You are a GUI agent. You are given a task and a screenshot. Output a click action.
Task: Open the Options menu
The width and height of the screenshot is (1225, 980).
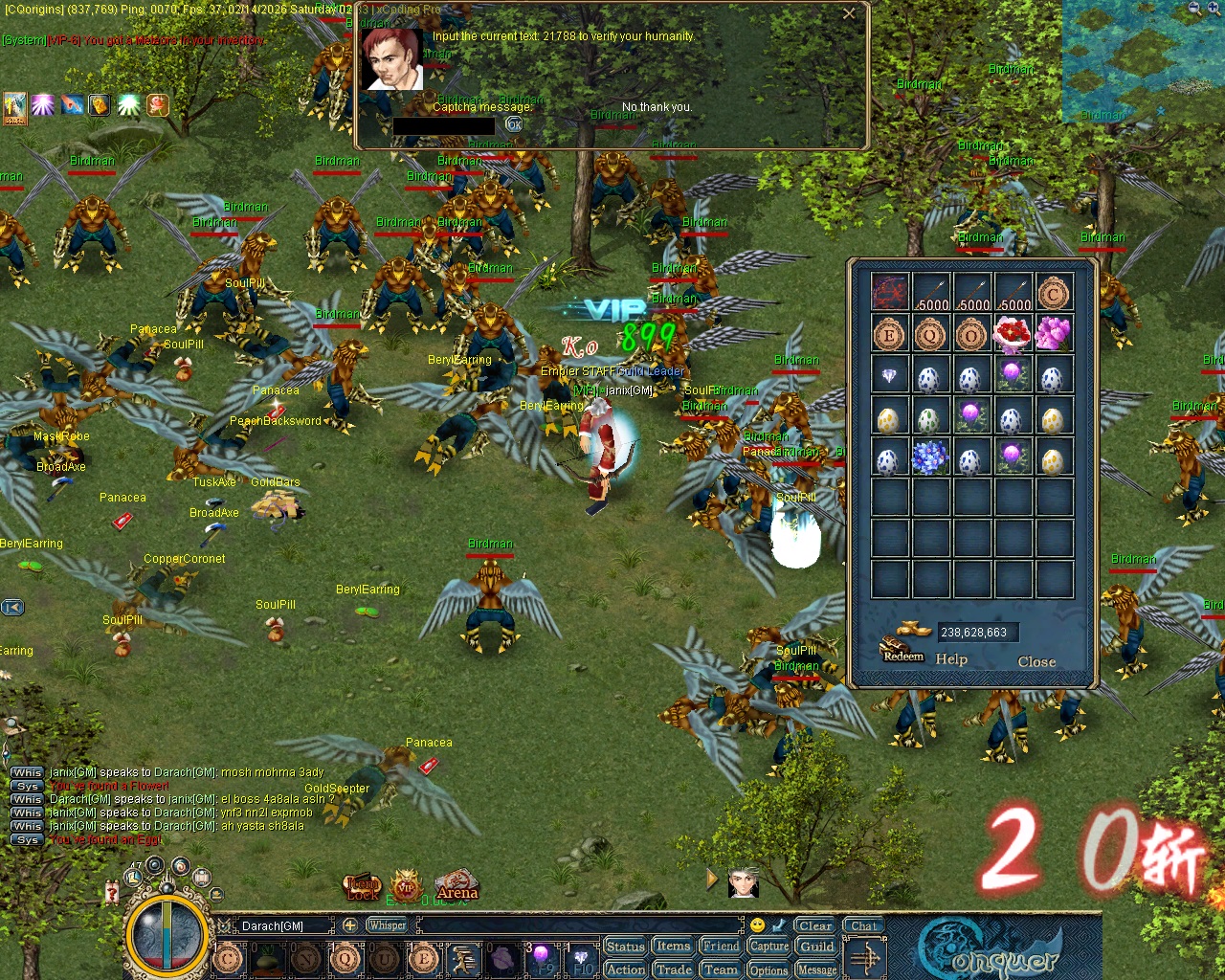tap(768, 969)
